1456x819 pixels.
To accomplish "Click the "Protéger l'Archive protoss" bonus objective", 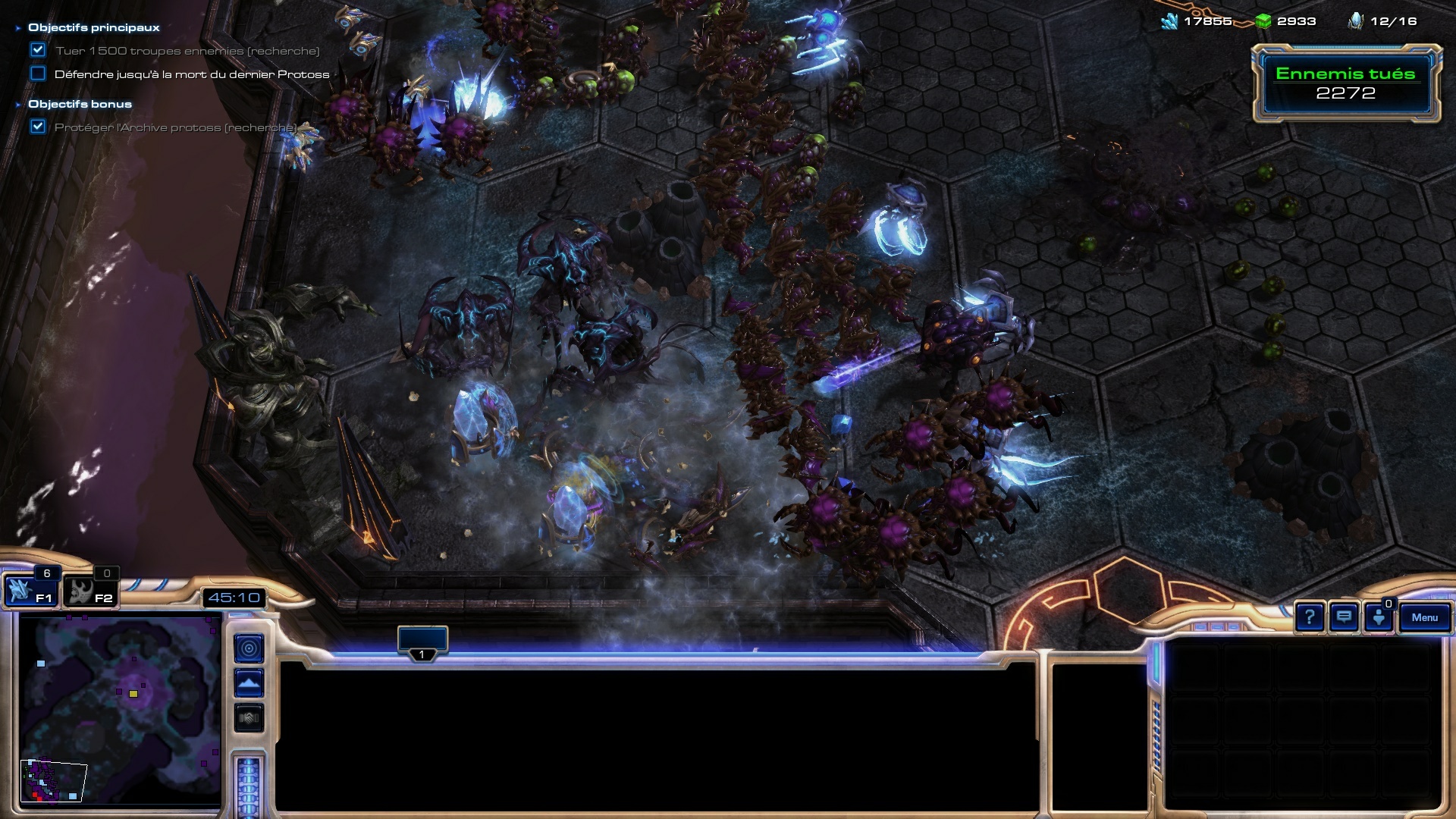I will tap(175, 127).
